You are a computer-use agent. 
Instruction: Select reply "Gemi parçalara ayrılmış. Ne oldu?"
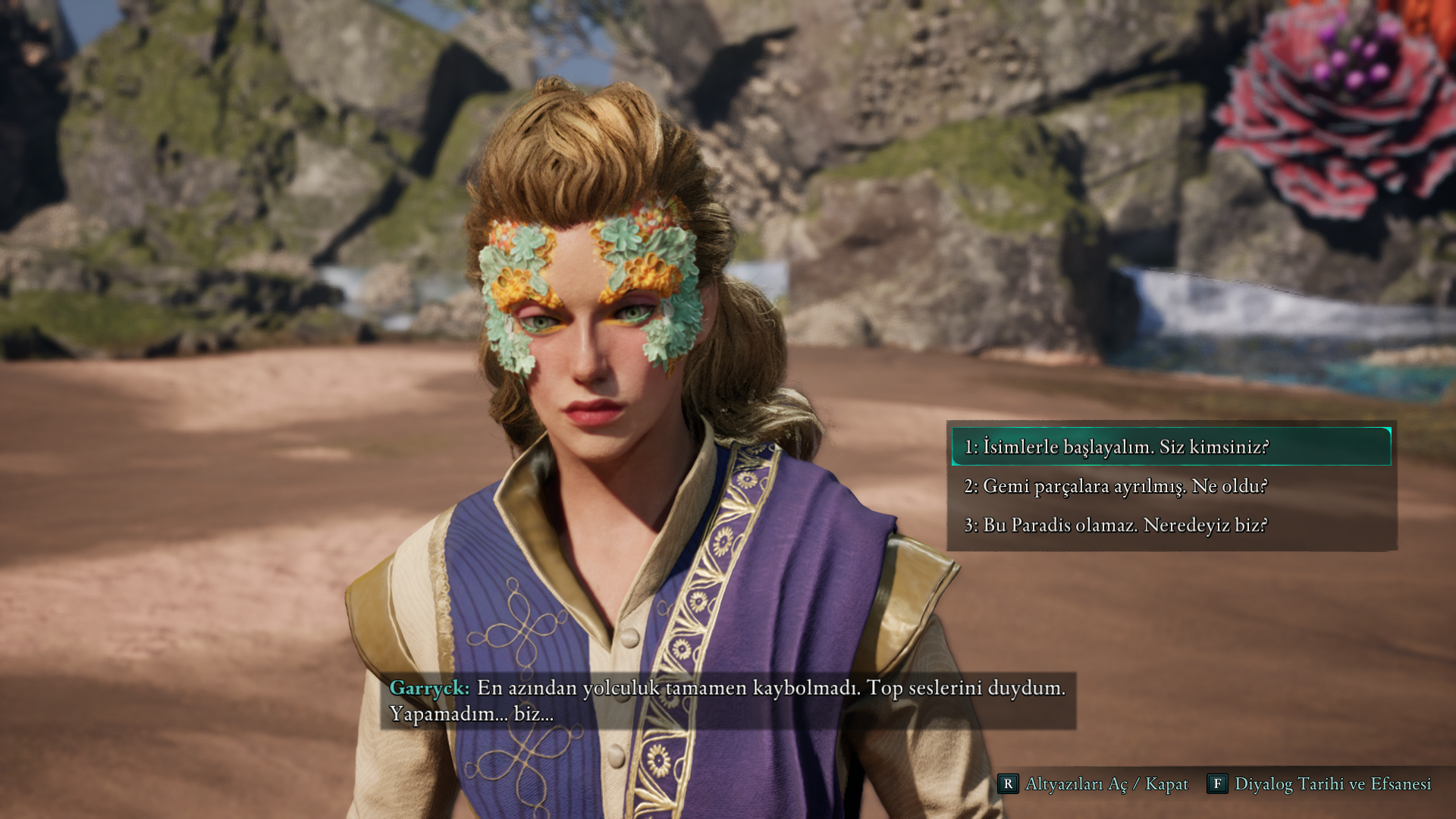[1115, 486]
